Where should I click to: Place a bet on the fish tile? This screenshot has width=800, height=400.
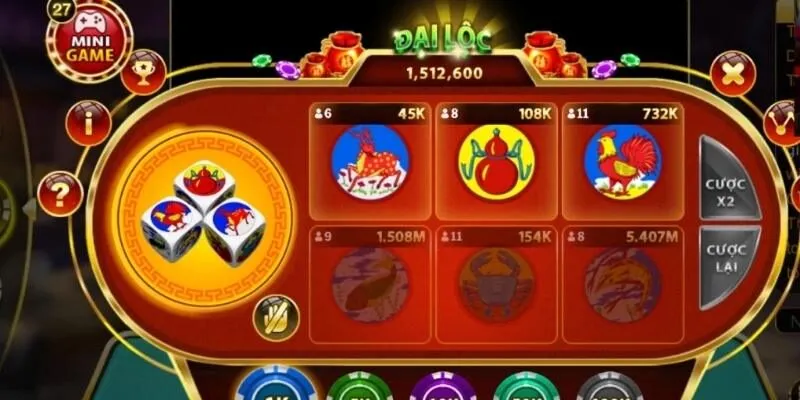pyautogui.click(x=370, y=285)
